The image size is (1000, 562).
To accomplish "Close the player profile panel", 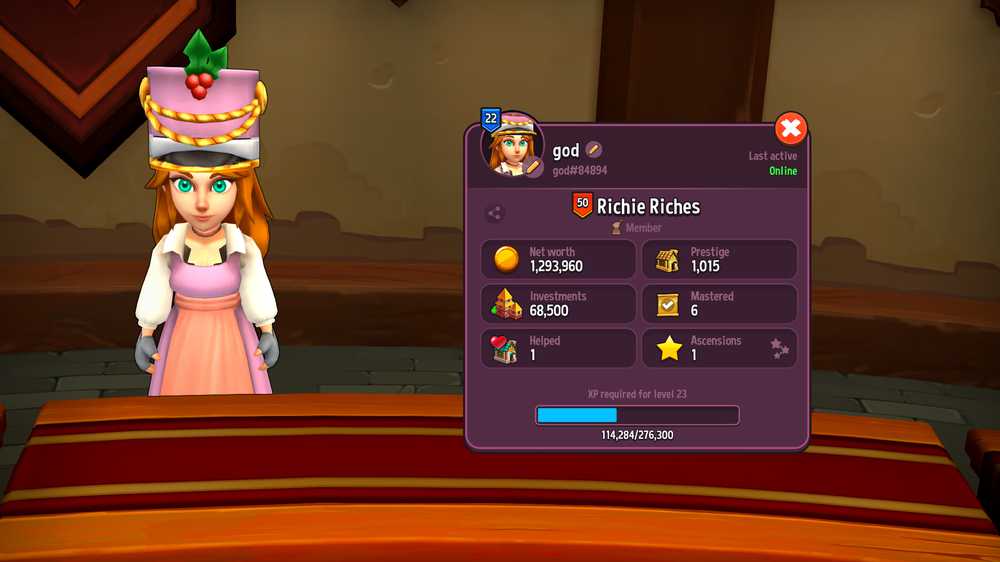I will 790,128.
